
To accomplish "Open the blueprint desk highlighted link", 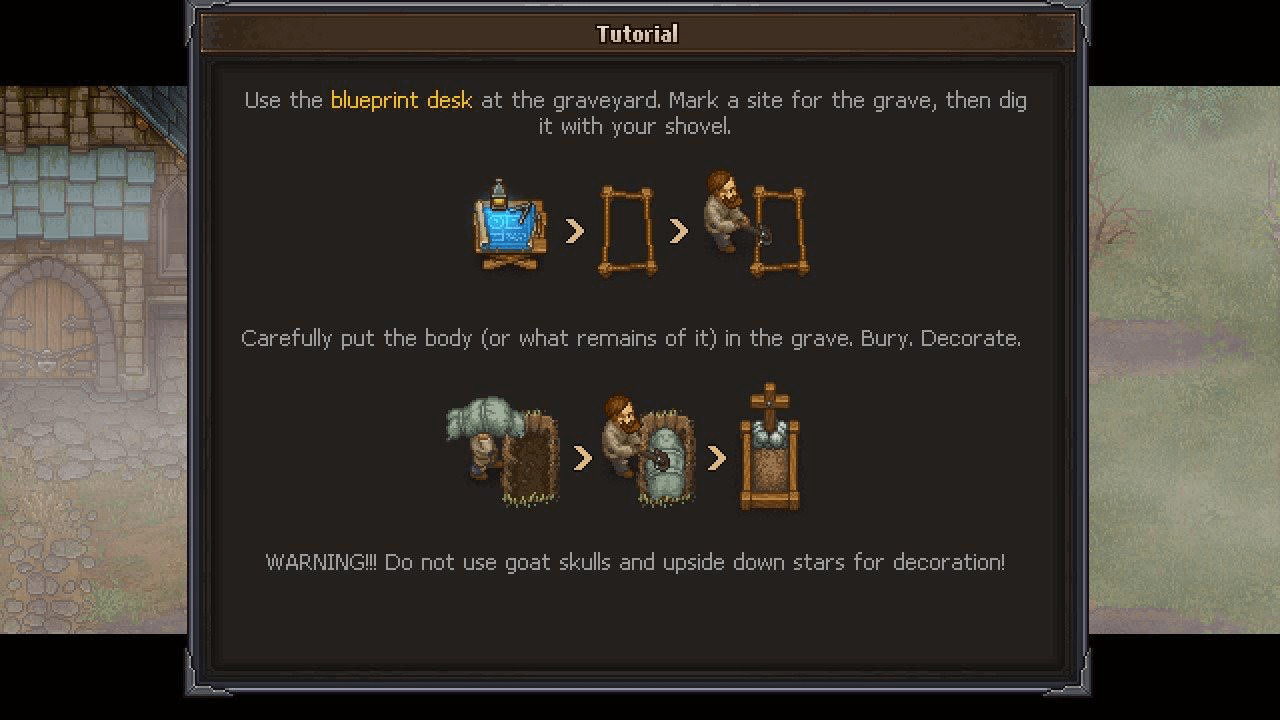I will pos(399,100).
